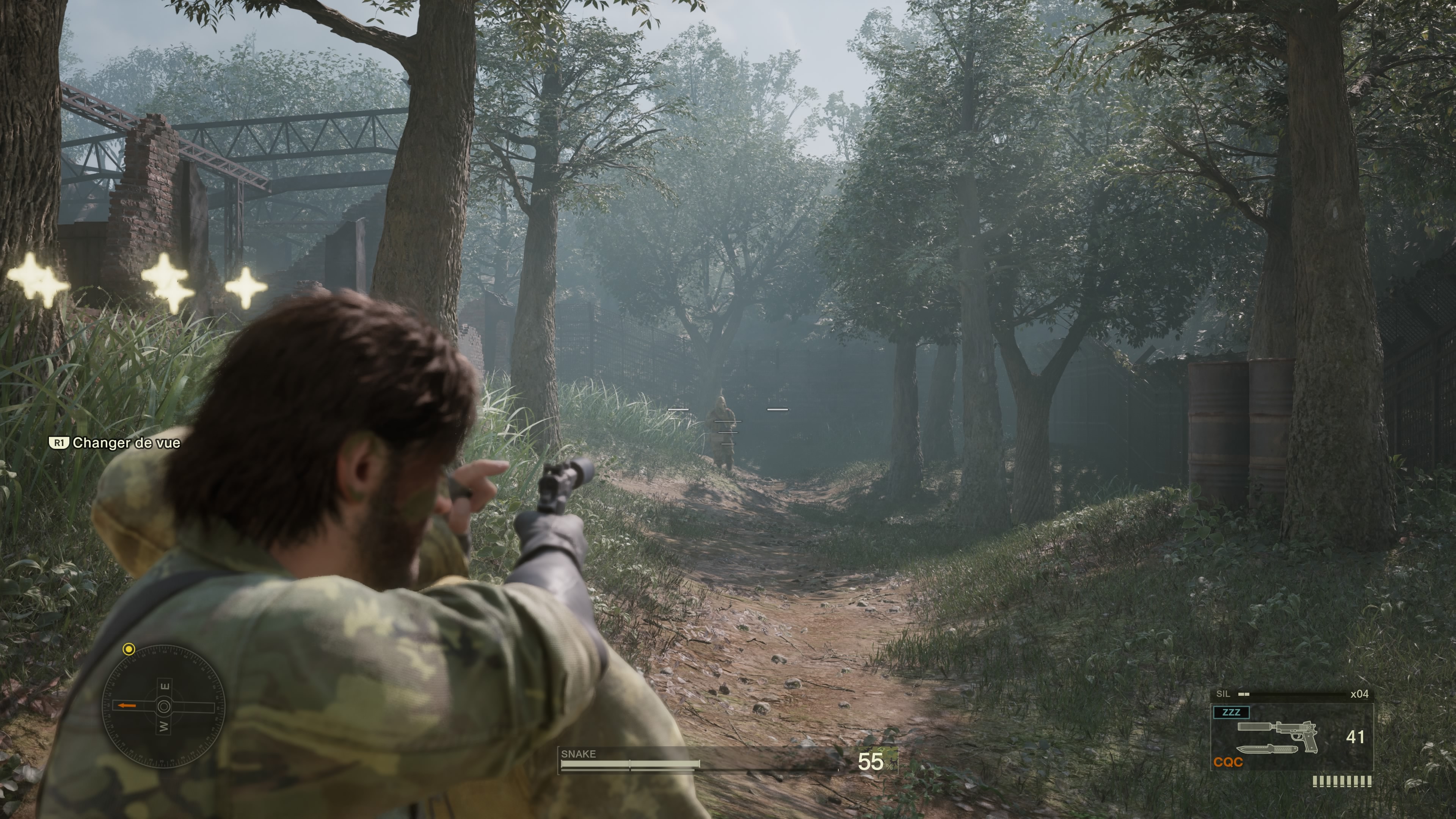Viewport: 1456px width, 819px height.
Task: Select the silenced tranquilizer pistol icon
Action: pos(1278,733)
